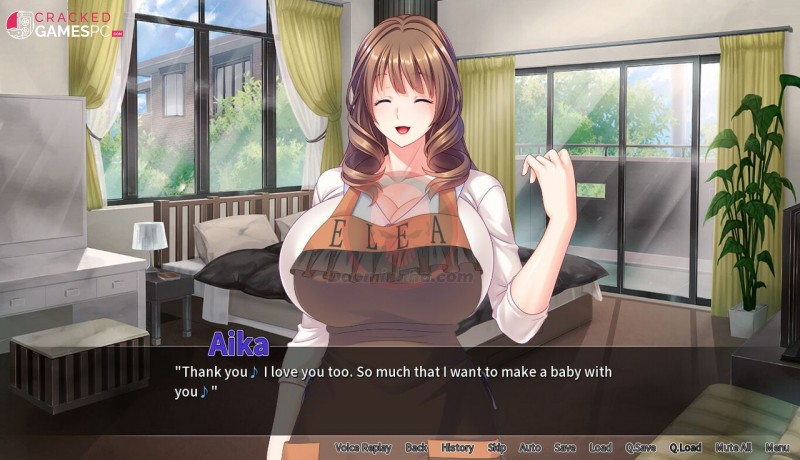This screenshot has width=800, height=460.
Task: Open the Load screen
Action: click(600, 448)
